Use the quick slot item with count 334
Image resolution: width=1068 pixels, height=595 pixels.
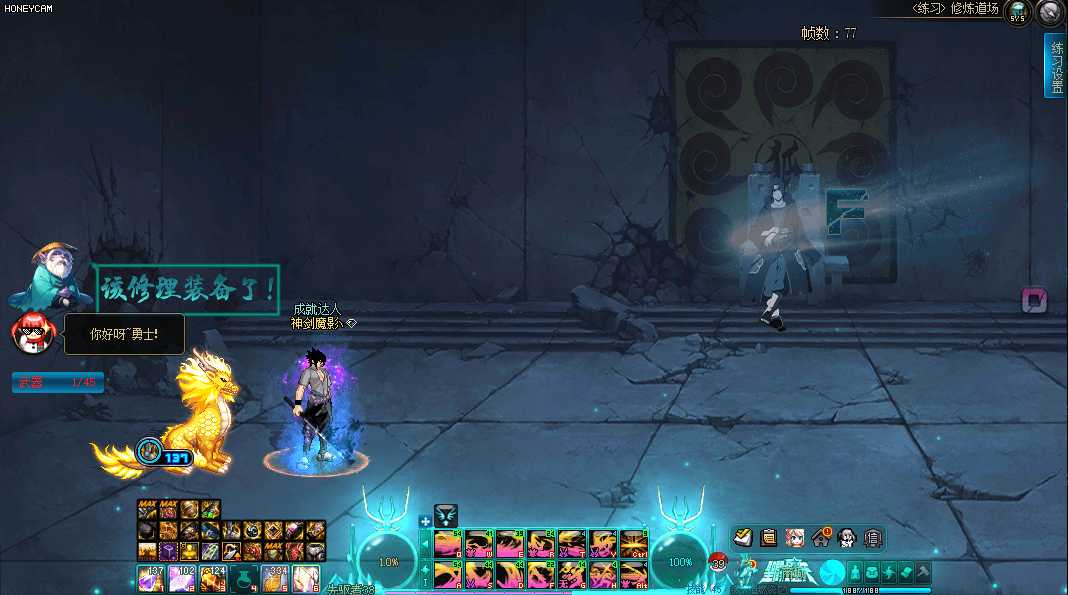(275, 578)
